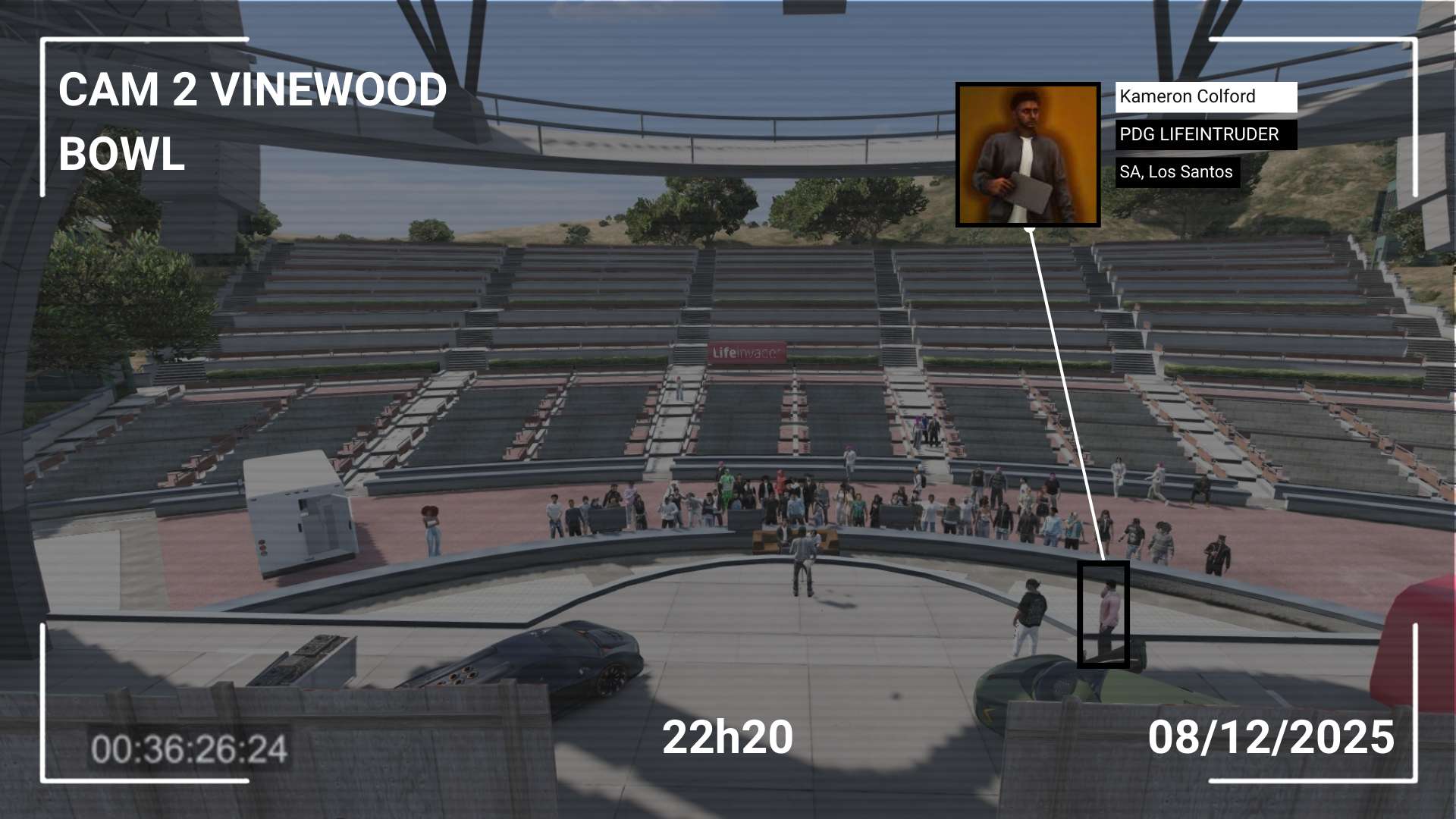Choose the SA, Los Santos location tag
Screen dimensions: 1456x819
tap(1177, 172)
